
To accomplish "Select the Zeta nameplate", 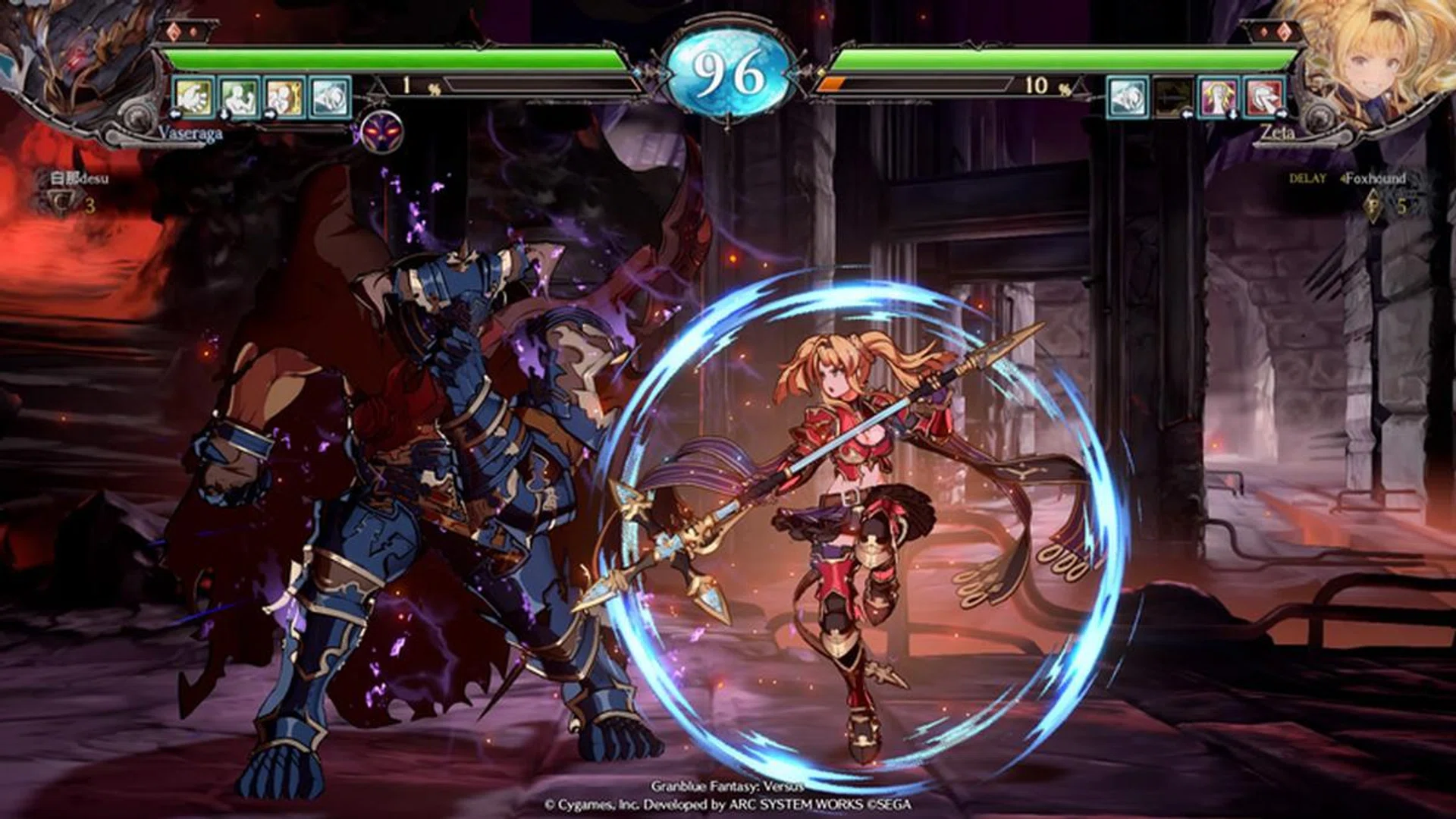I will tap(1279, 130).
